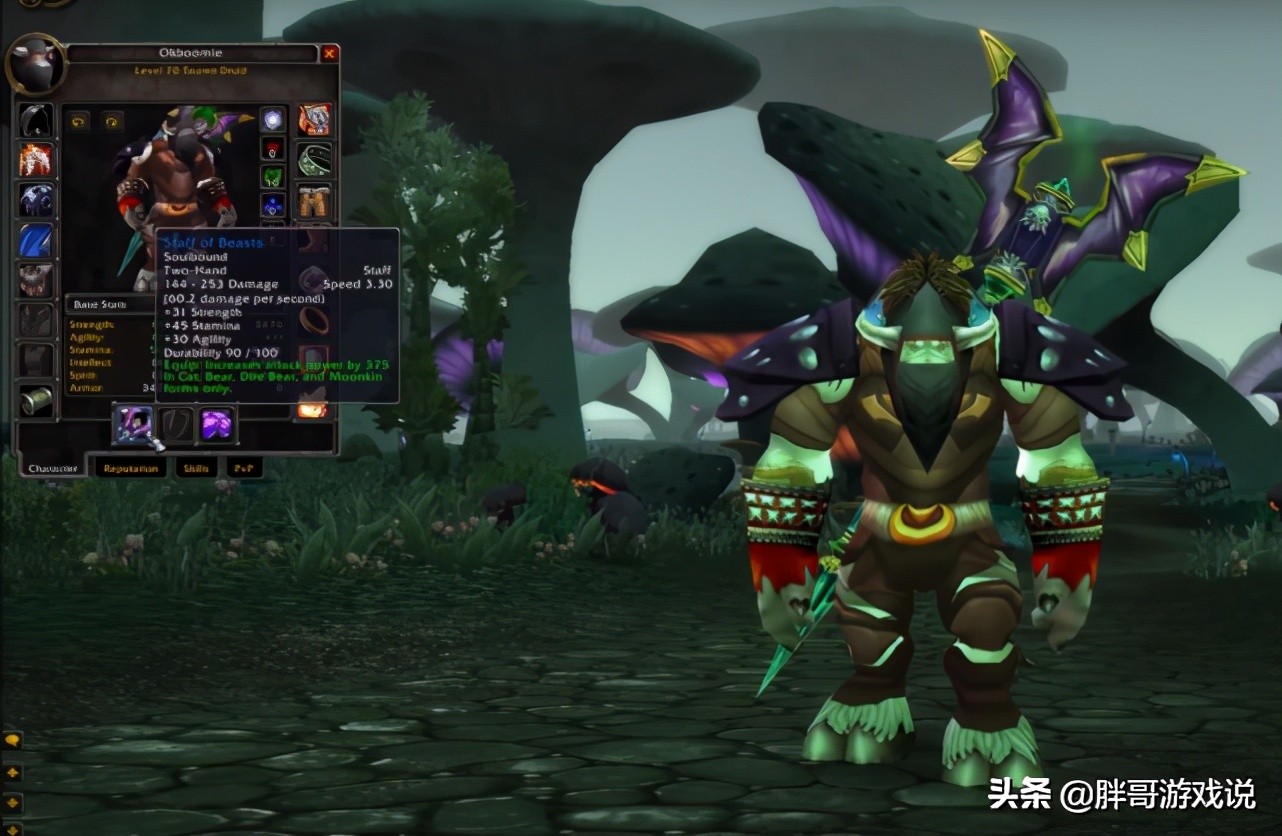Open the Base Stats dropdown

108,305
